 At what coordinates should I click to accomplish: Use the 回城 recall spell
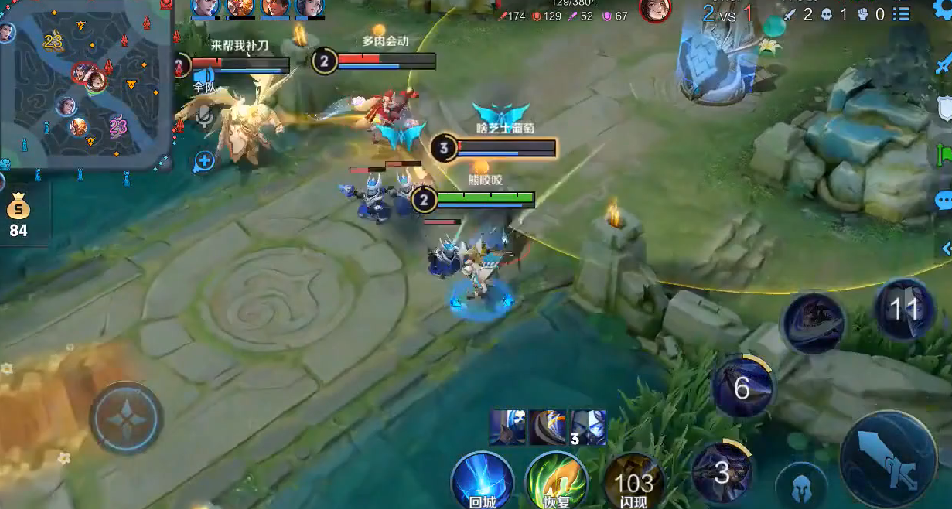[x=481, y=480]
